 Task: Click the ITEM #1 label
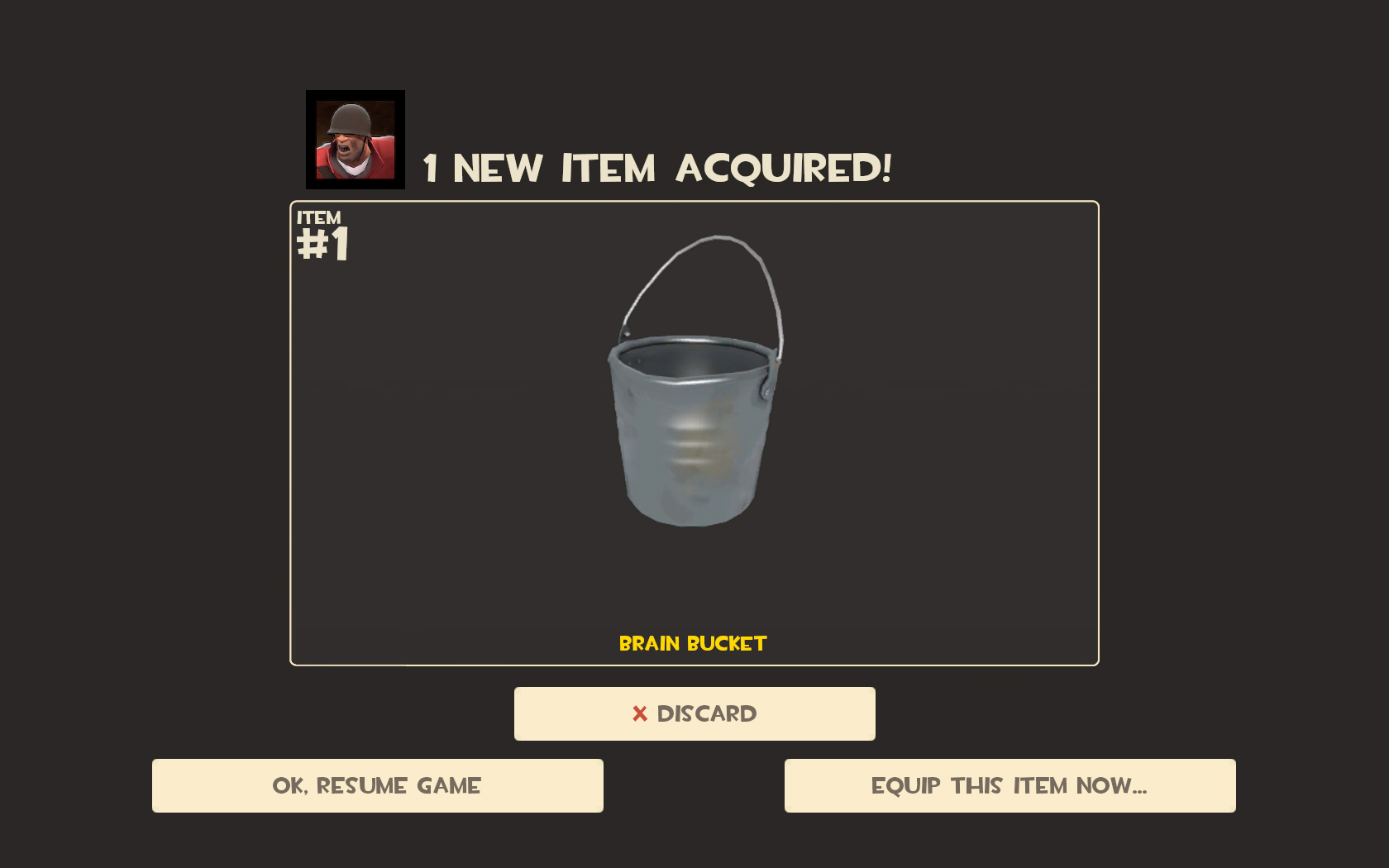tap(322, 231)
